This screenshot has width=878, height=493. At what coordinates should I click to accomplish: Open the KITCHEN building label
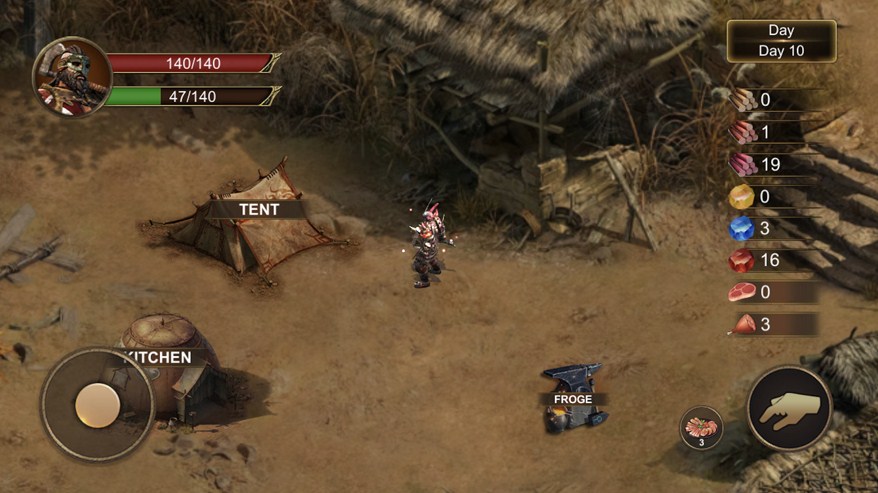point(158,357)
